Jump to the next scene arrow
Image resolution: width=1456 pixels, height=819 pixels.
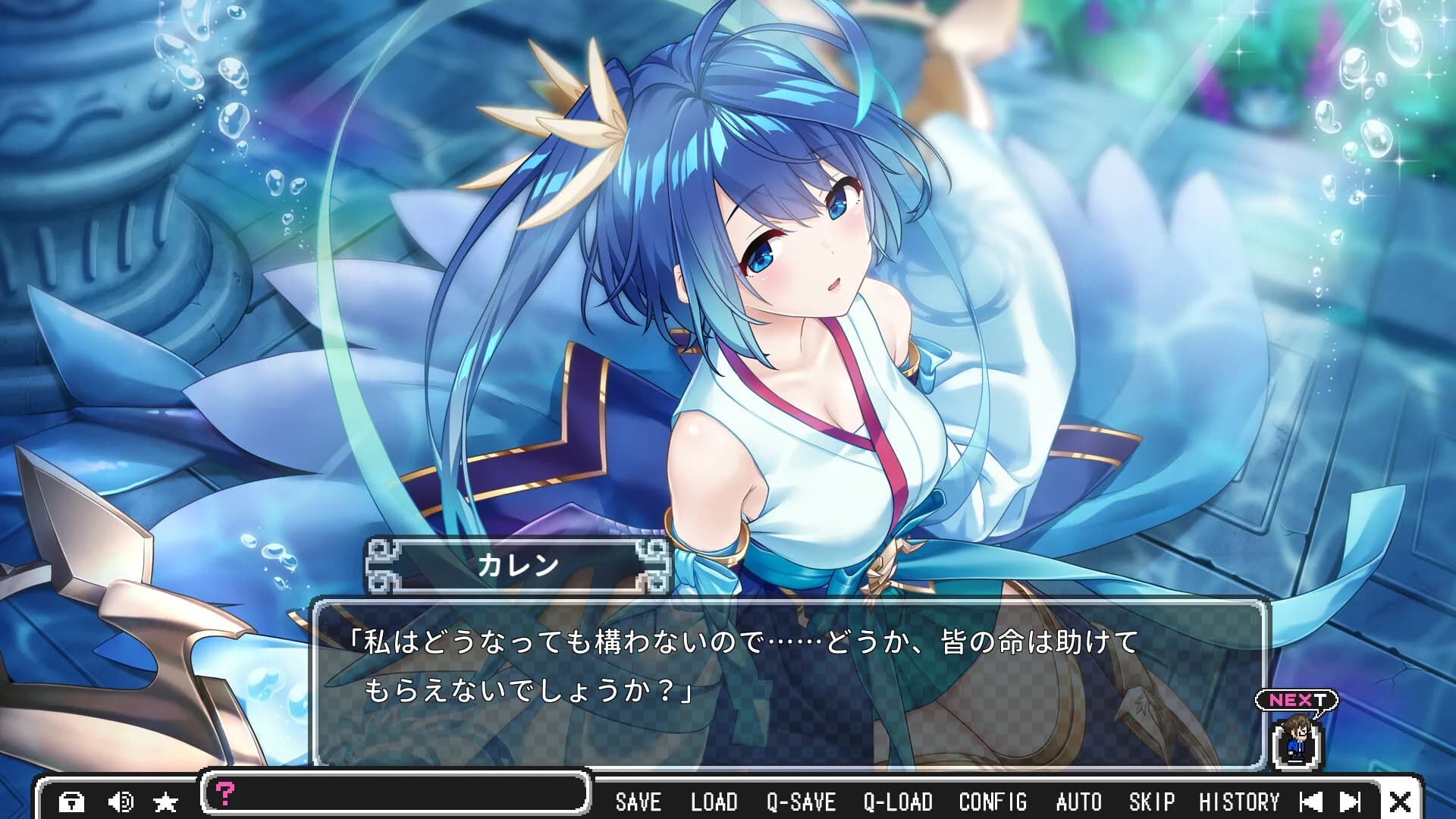coord(1351,802)
